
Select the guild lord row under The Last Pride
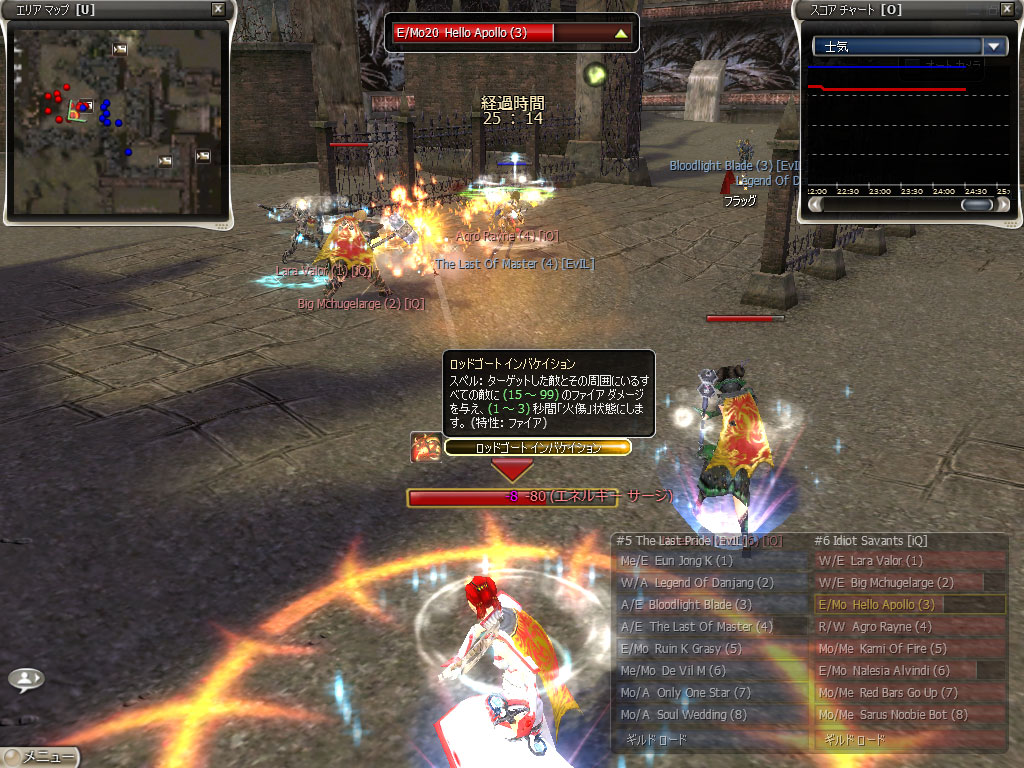710,741
